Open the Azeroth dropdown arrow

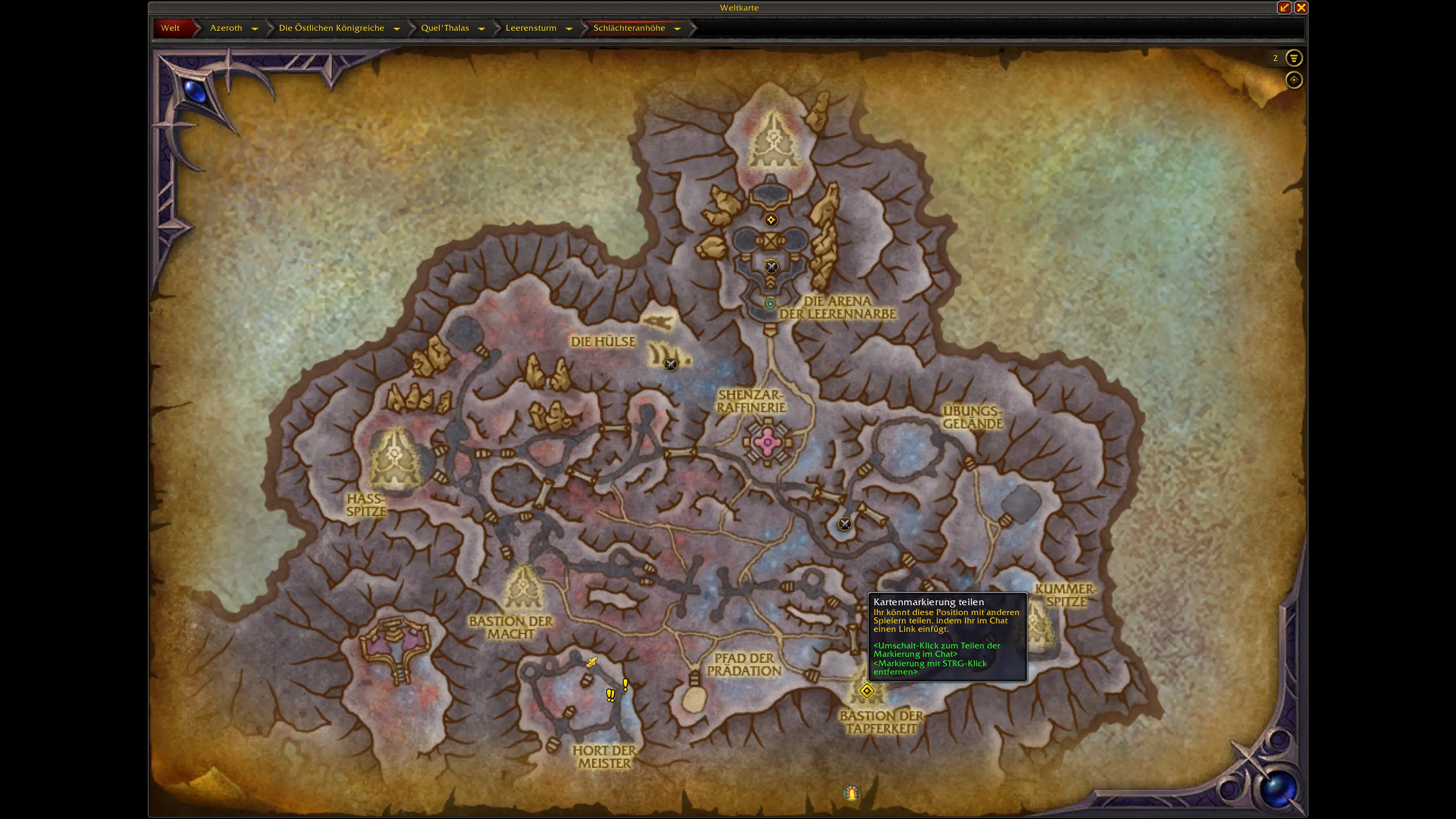pos(255,28)
